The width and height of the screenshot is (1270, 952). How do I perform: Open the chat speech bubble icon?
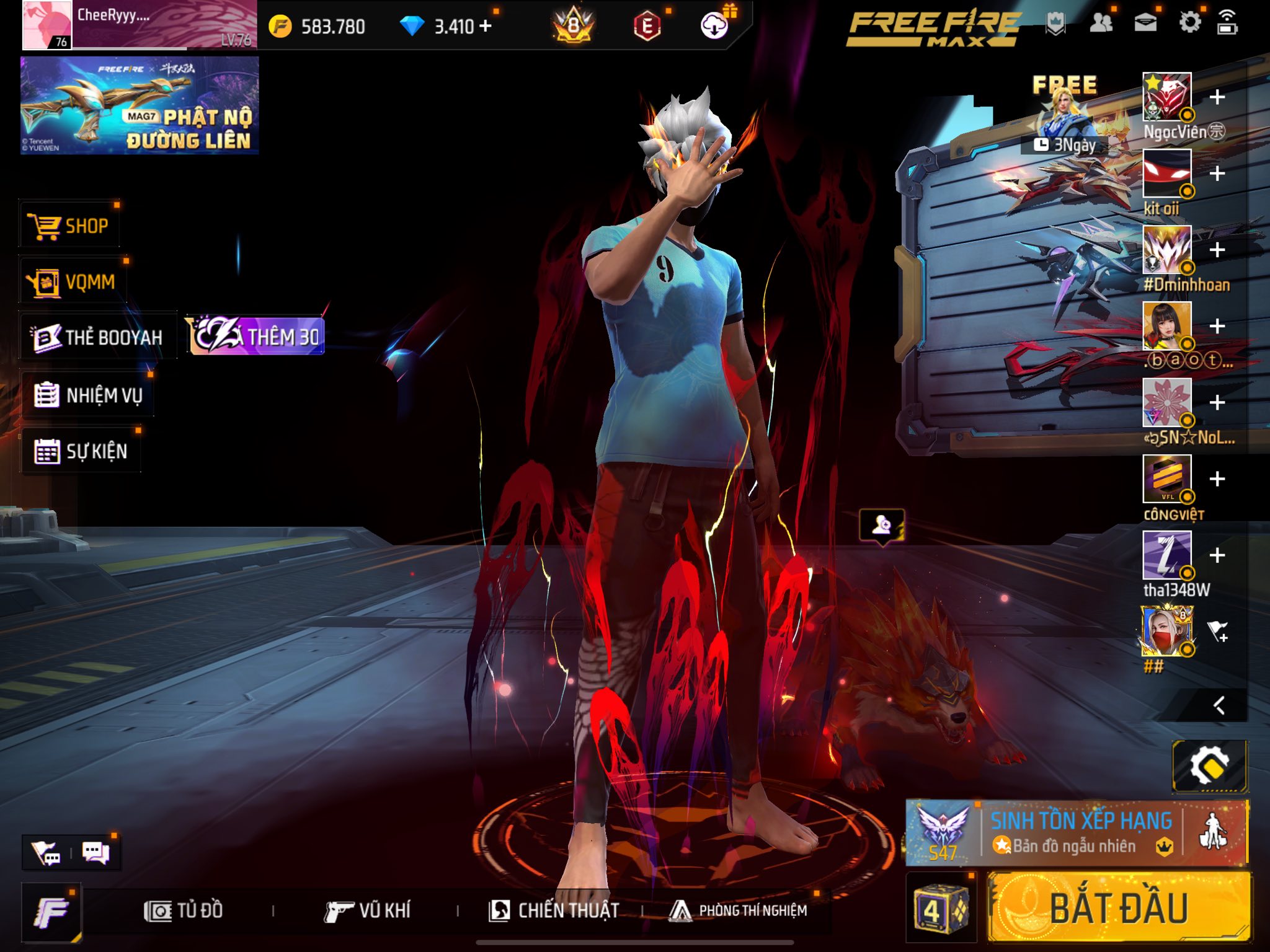(95, 853)
